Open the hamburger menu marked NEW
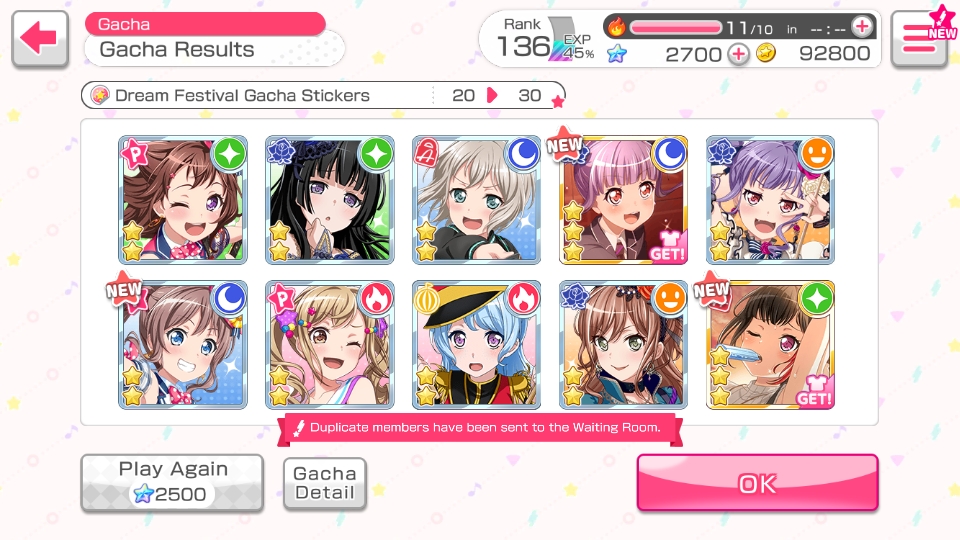 click(919, 39)
